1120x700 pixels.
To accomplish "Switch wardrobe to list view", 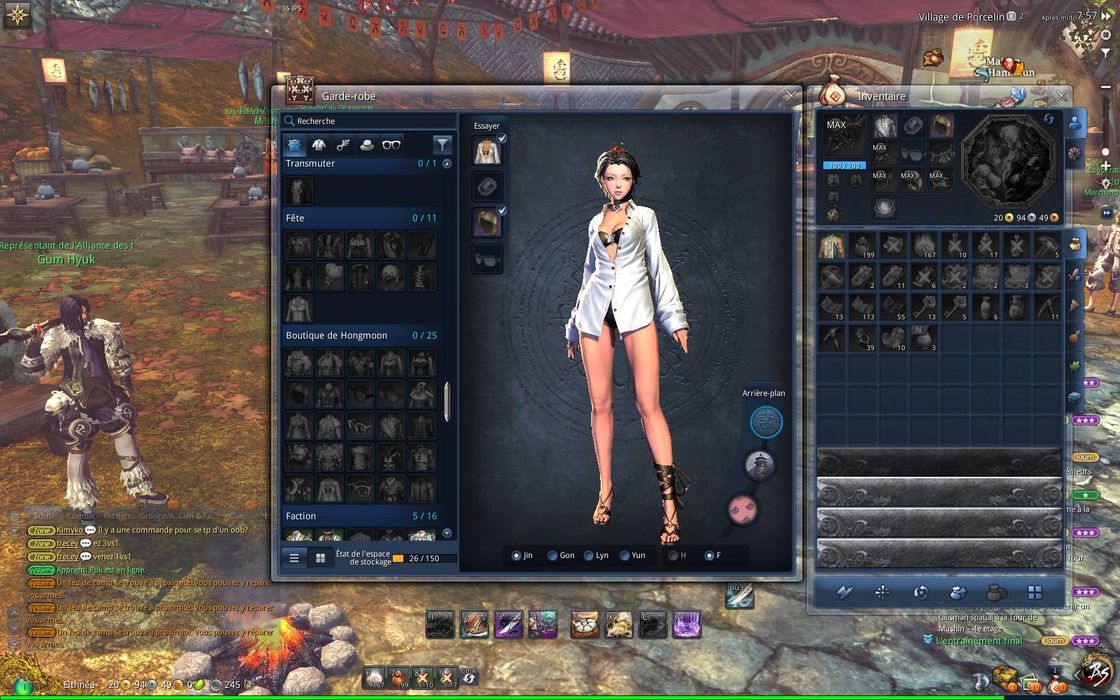I will pyautogui.click(x=294, y=558).
